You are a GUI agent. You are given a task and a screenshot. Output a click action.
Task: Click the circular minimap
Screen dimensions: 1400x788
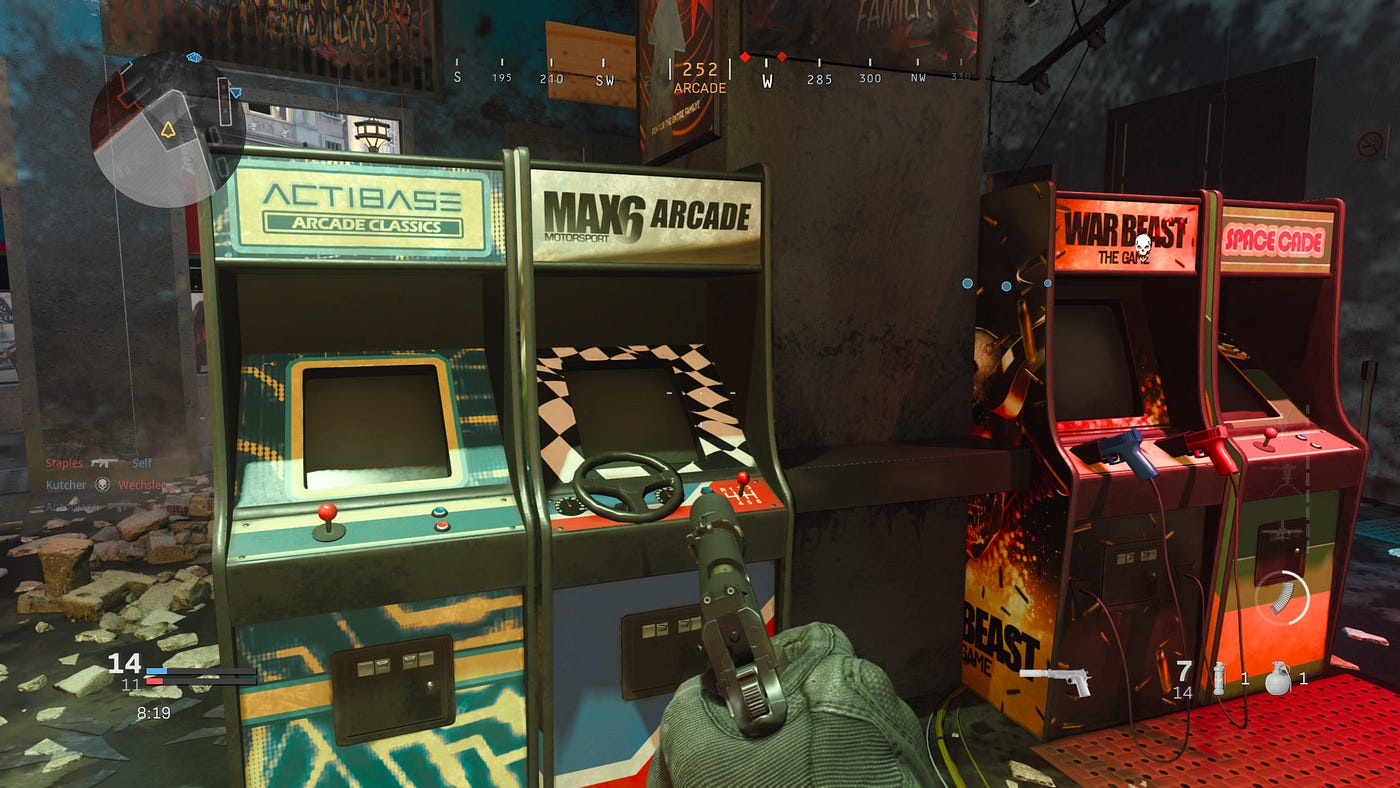coord(154,130)
